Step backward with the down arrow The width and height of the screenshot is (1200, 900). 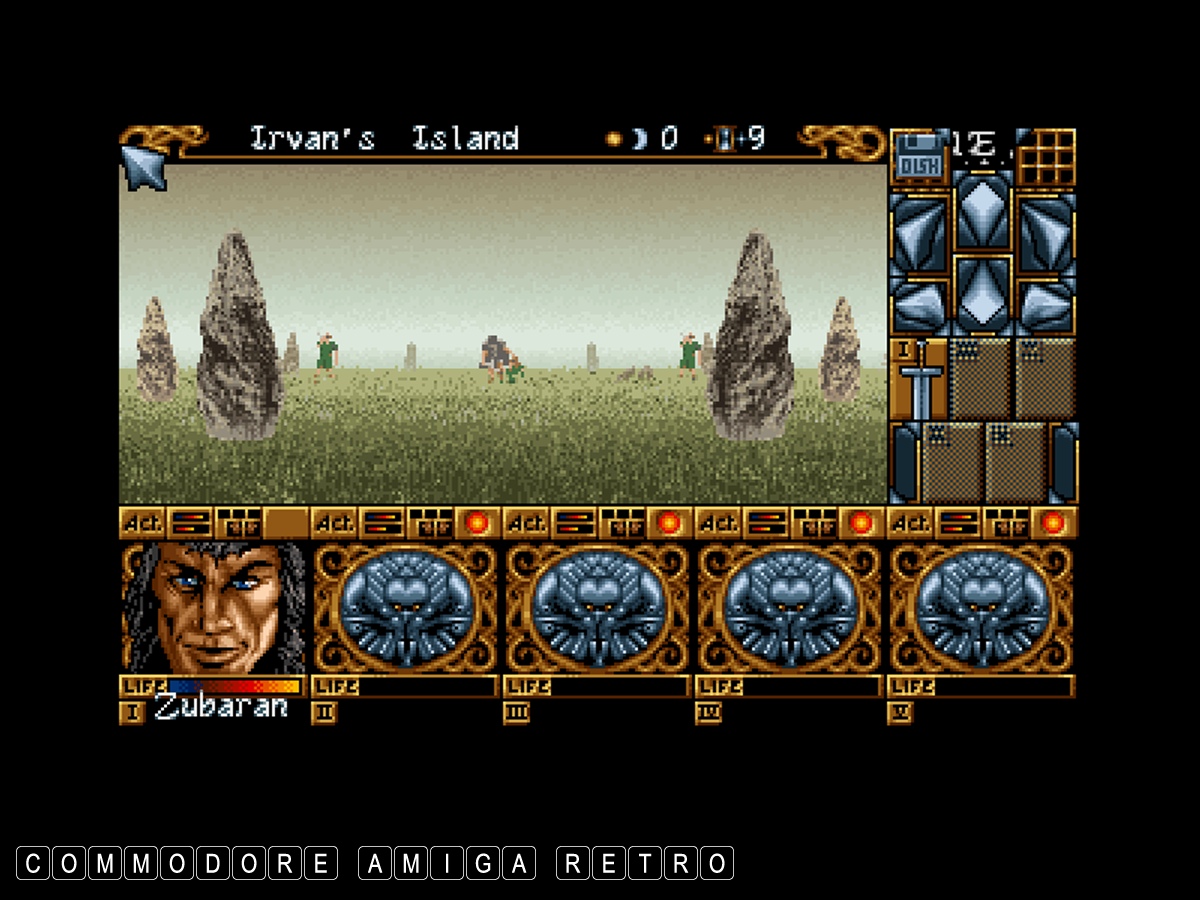[x=983, y=296]
